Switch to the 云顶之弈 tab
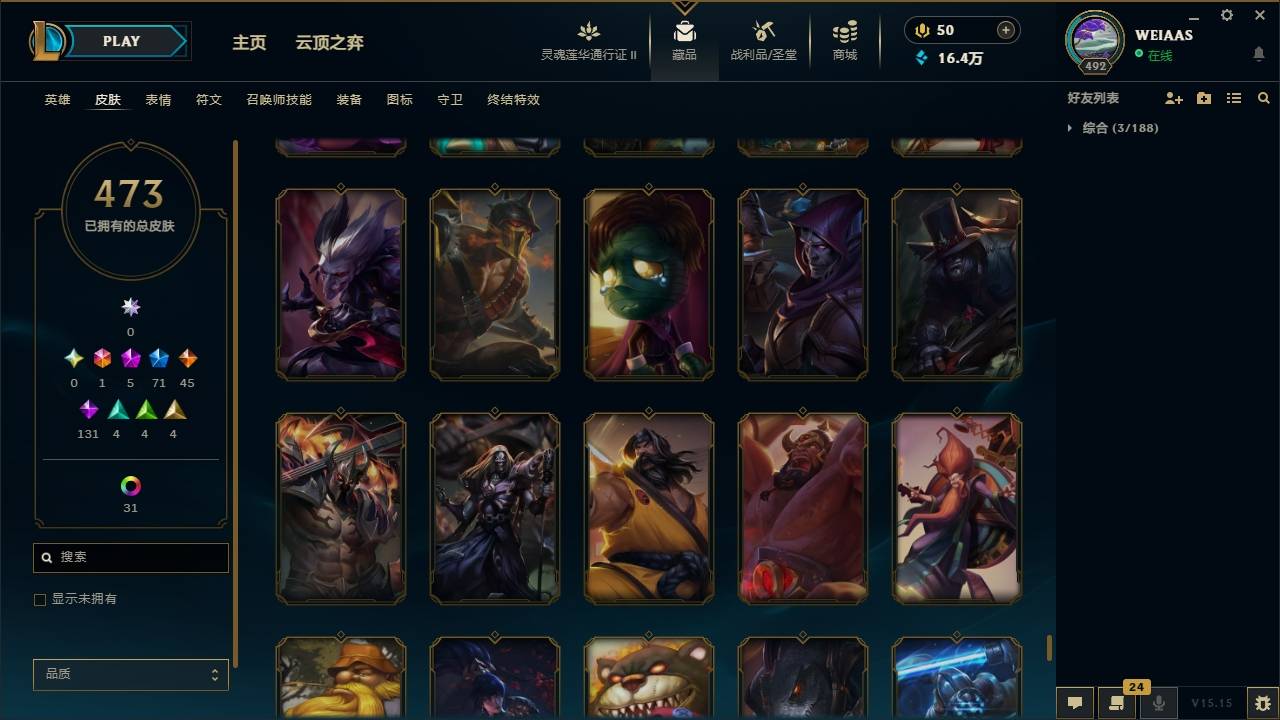 (330, 43)
